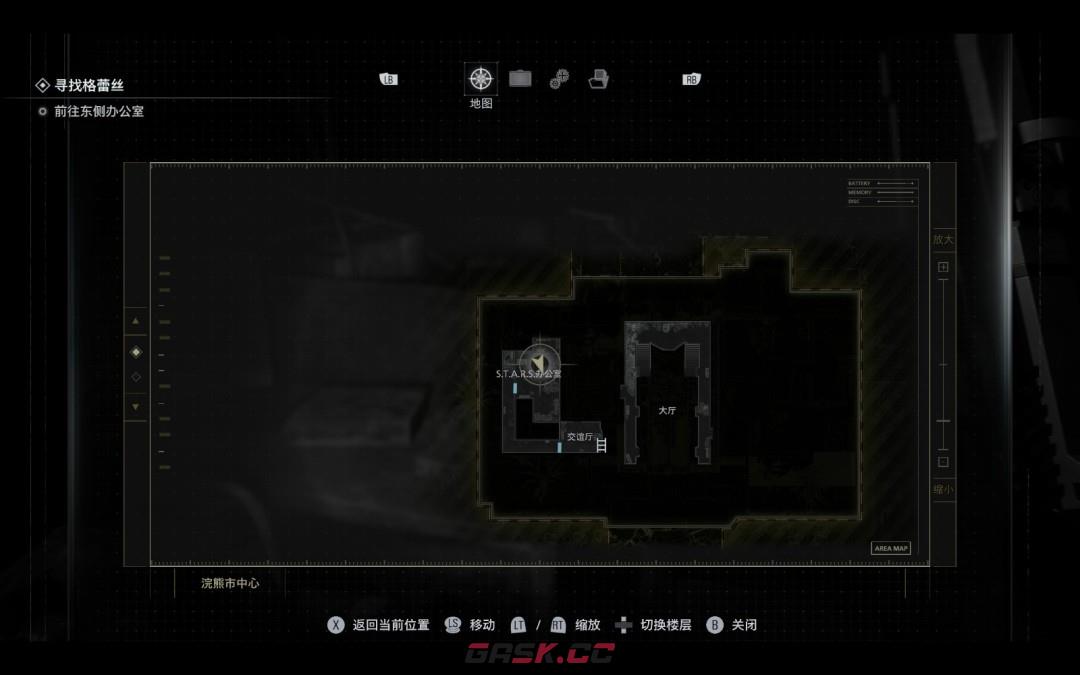Click the AREA MAP button
This screenshot has height=675, width=1080.
[890, 548]
